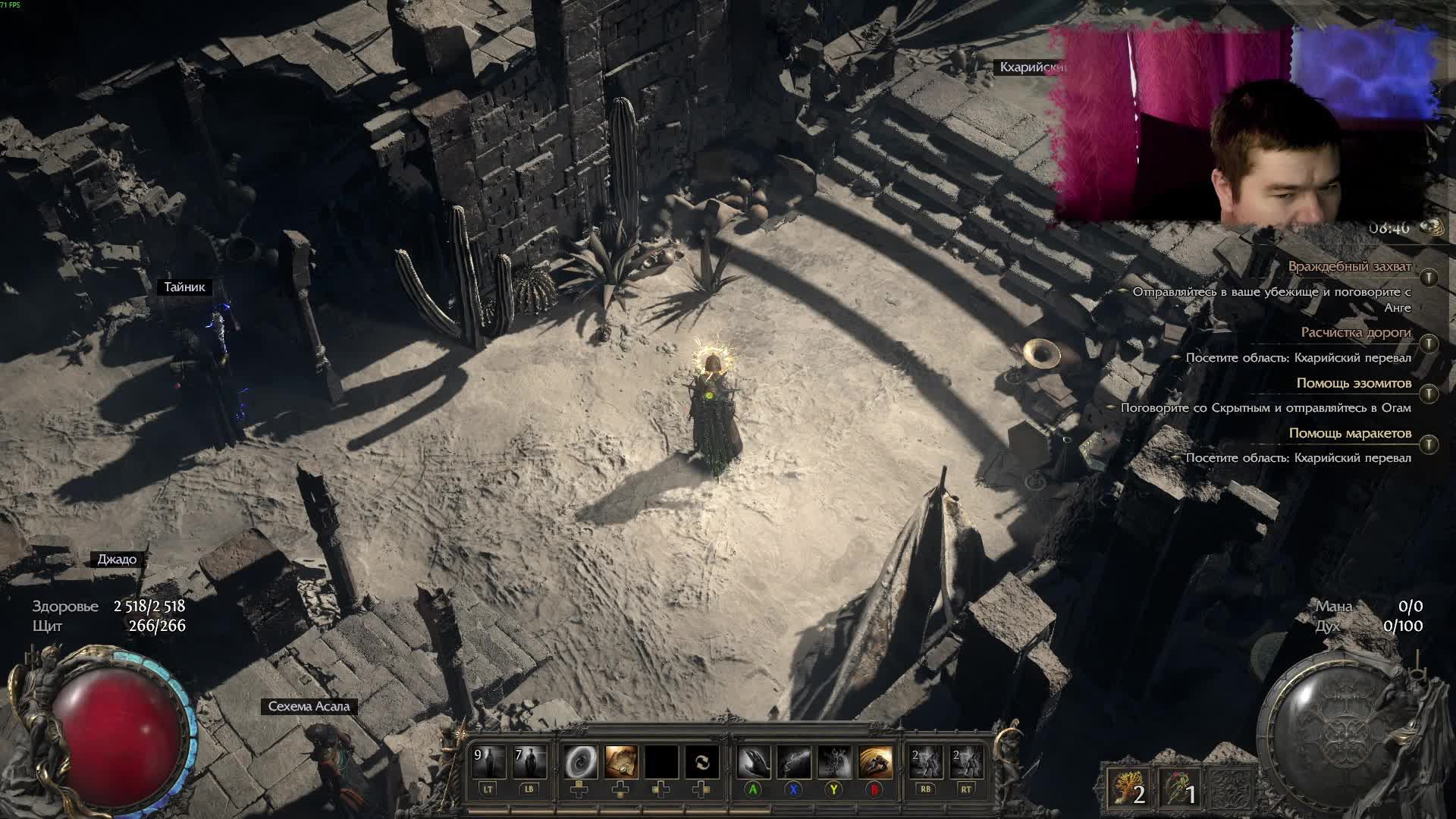Activate the golden crouching figure skill
This screenshot has height=819, width=1456.
(874, 762)
